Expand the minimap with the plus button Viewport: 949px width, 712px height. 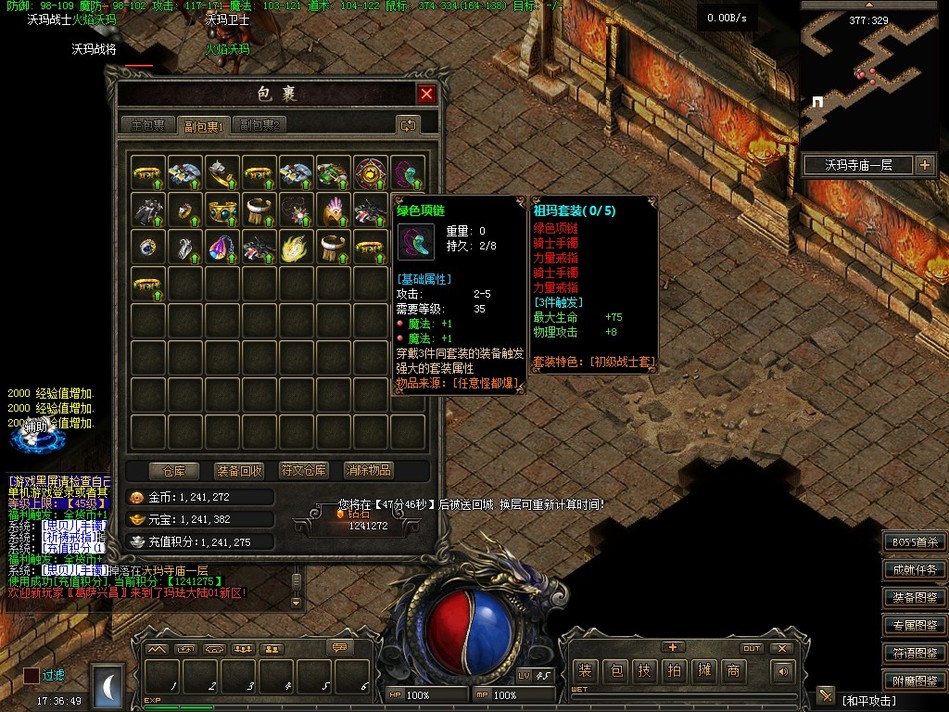924,165
